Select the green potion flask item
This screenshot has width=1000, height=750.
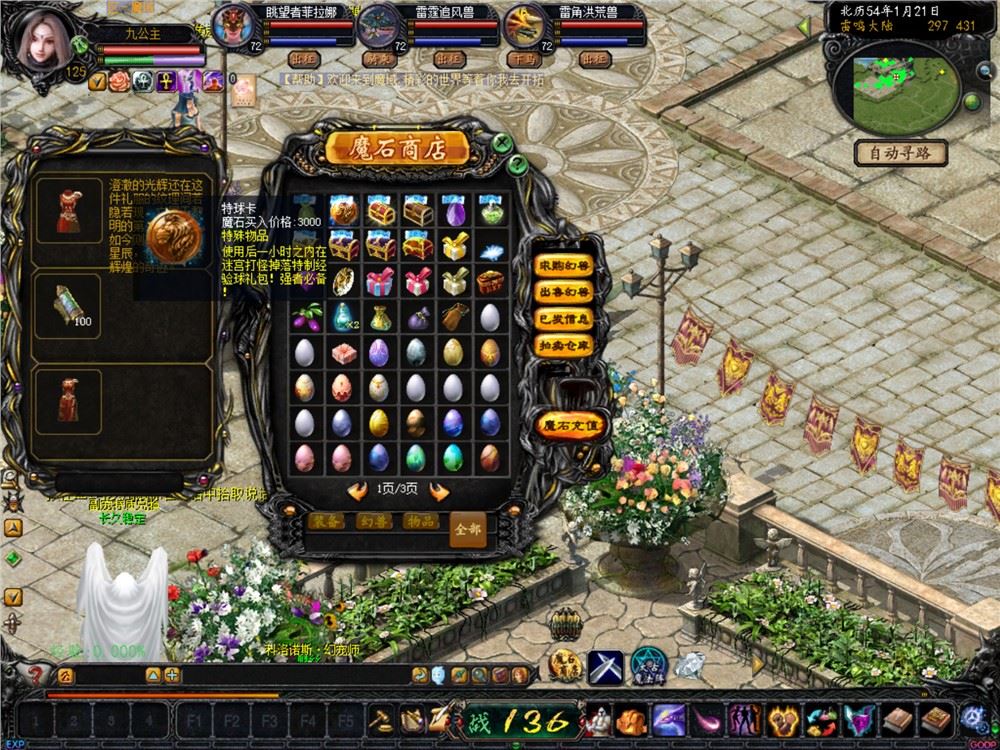click(x=489, y=212)
